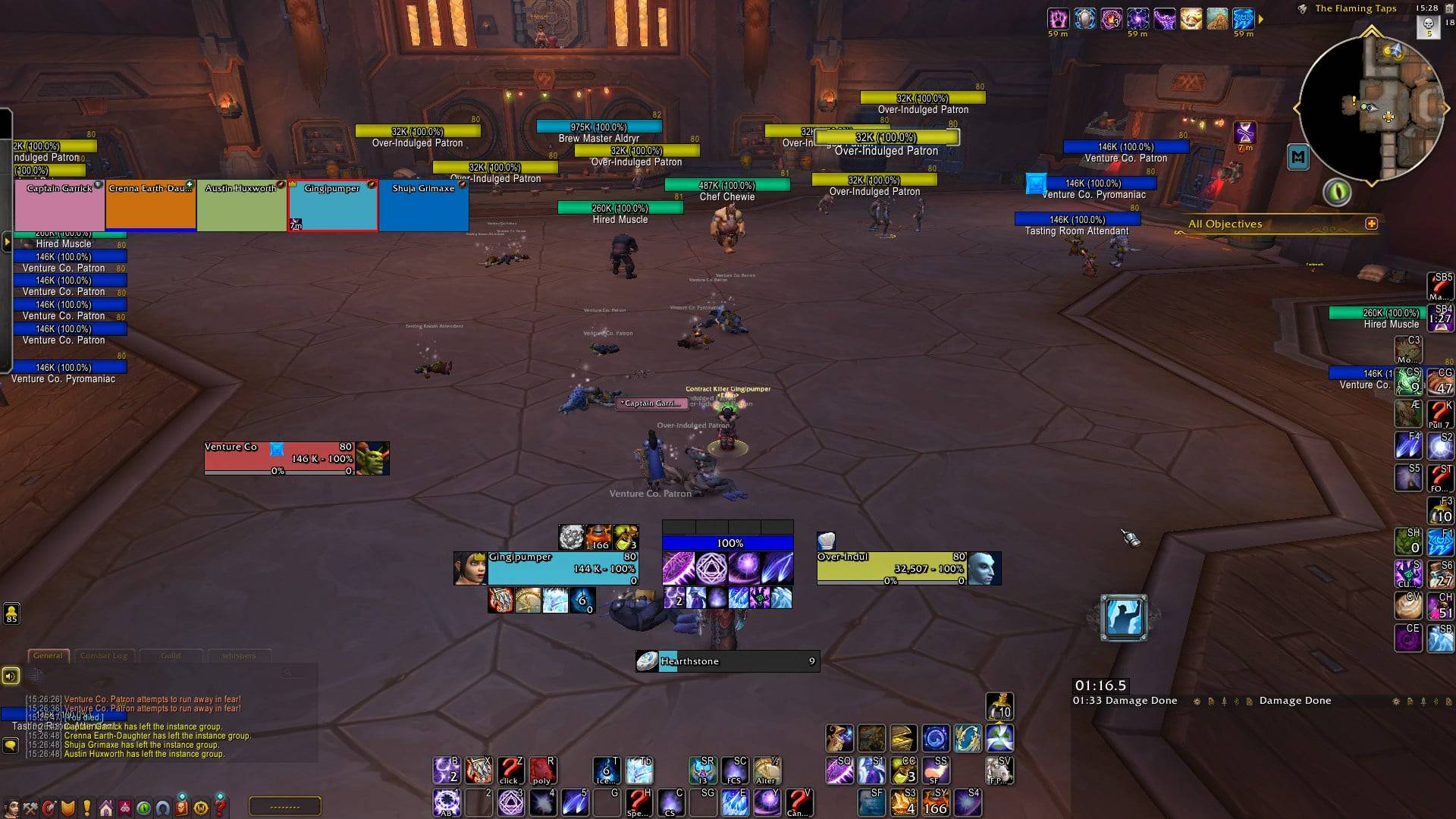Click the action slot labeled AB
Screen dimensions: 1456x819
click(446, 802)
